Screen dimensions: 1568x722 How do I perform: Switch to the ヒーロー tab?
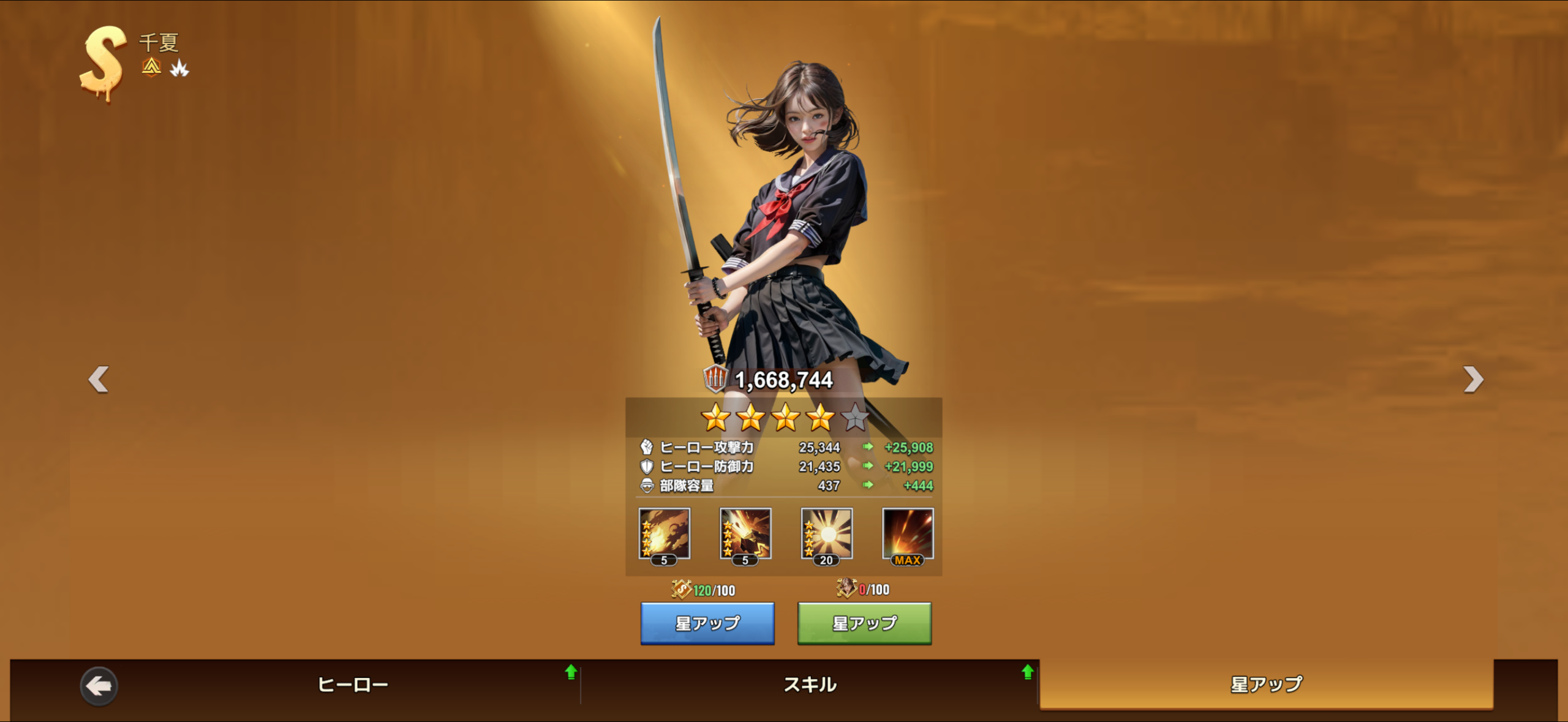(x=353, y=685)
